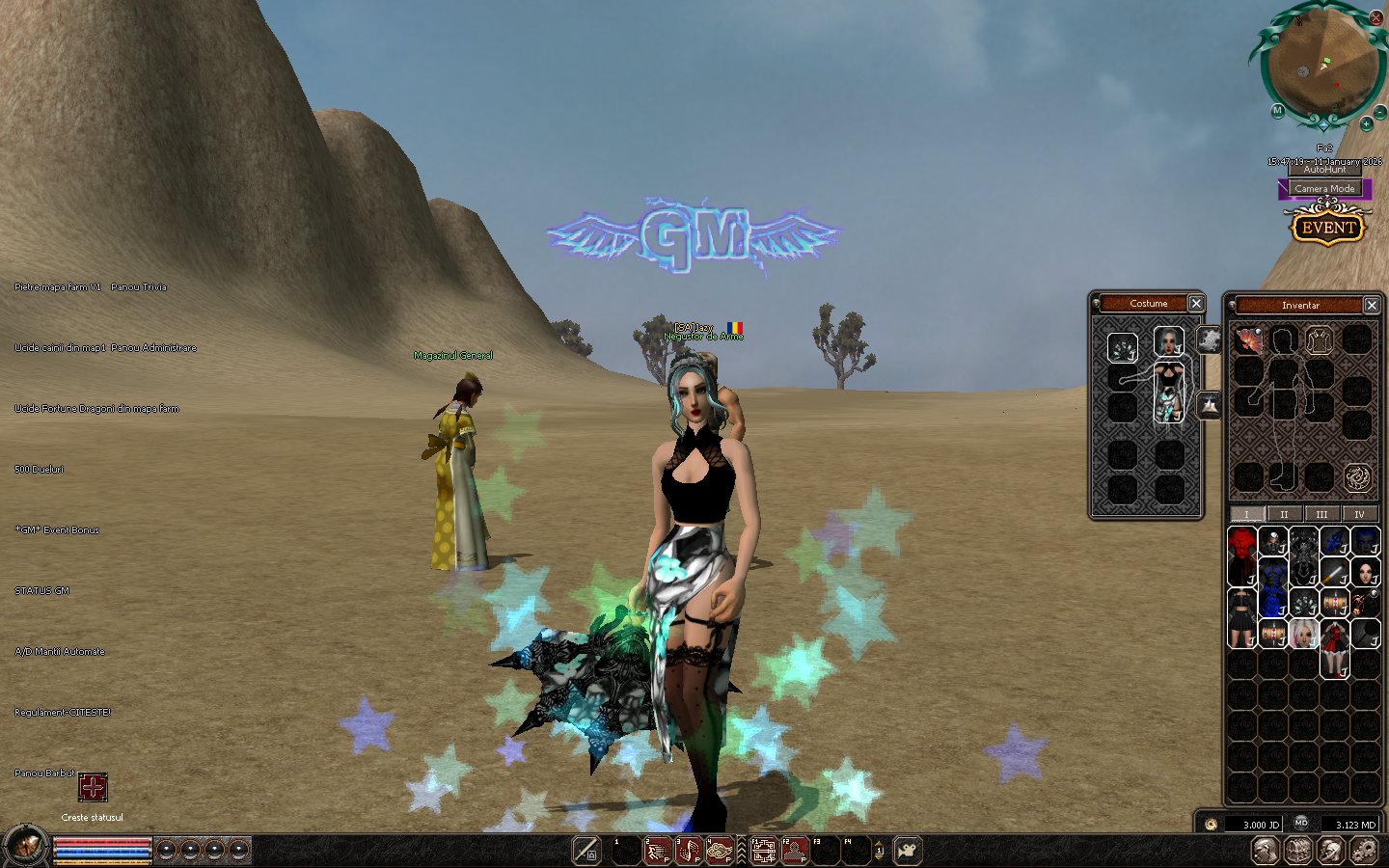This screenshot has height=868, width=1389.
Task: Zoom in the minimap with plus
Action: click(1366, 123)
